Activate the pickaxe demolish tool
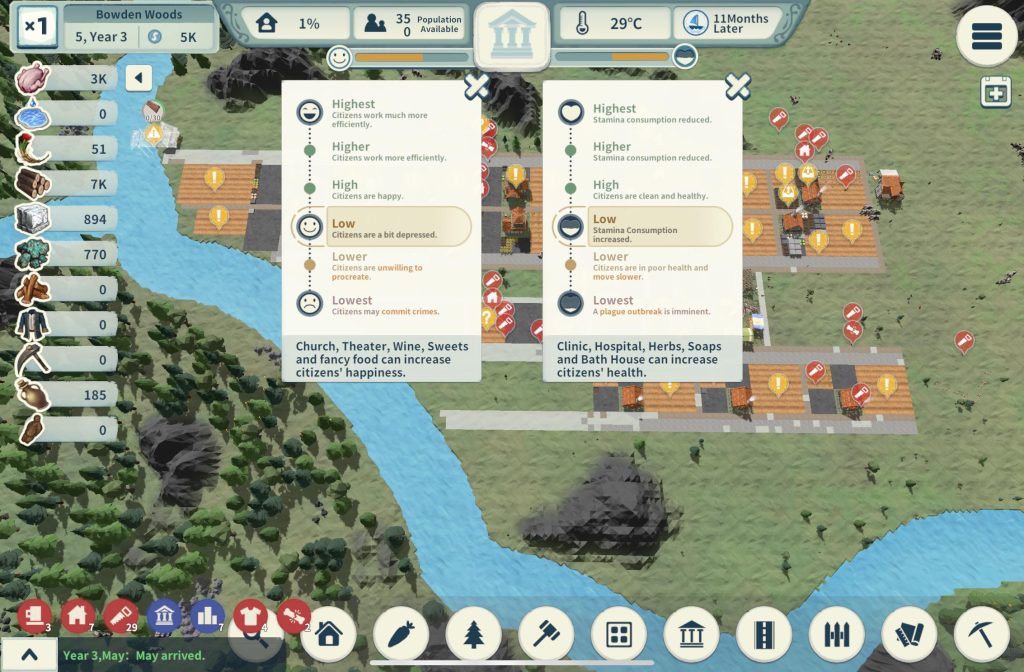The height and width of the screenshot is (672, 1024). pyautogui.click(x=981, y=633)
